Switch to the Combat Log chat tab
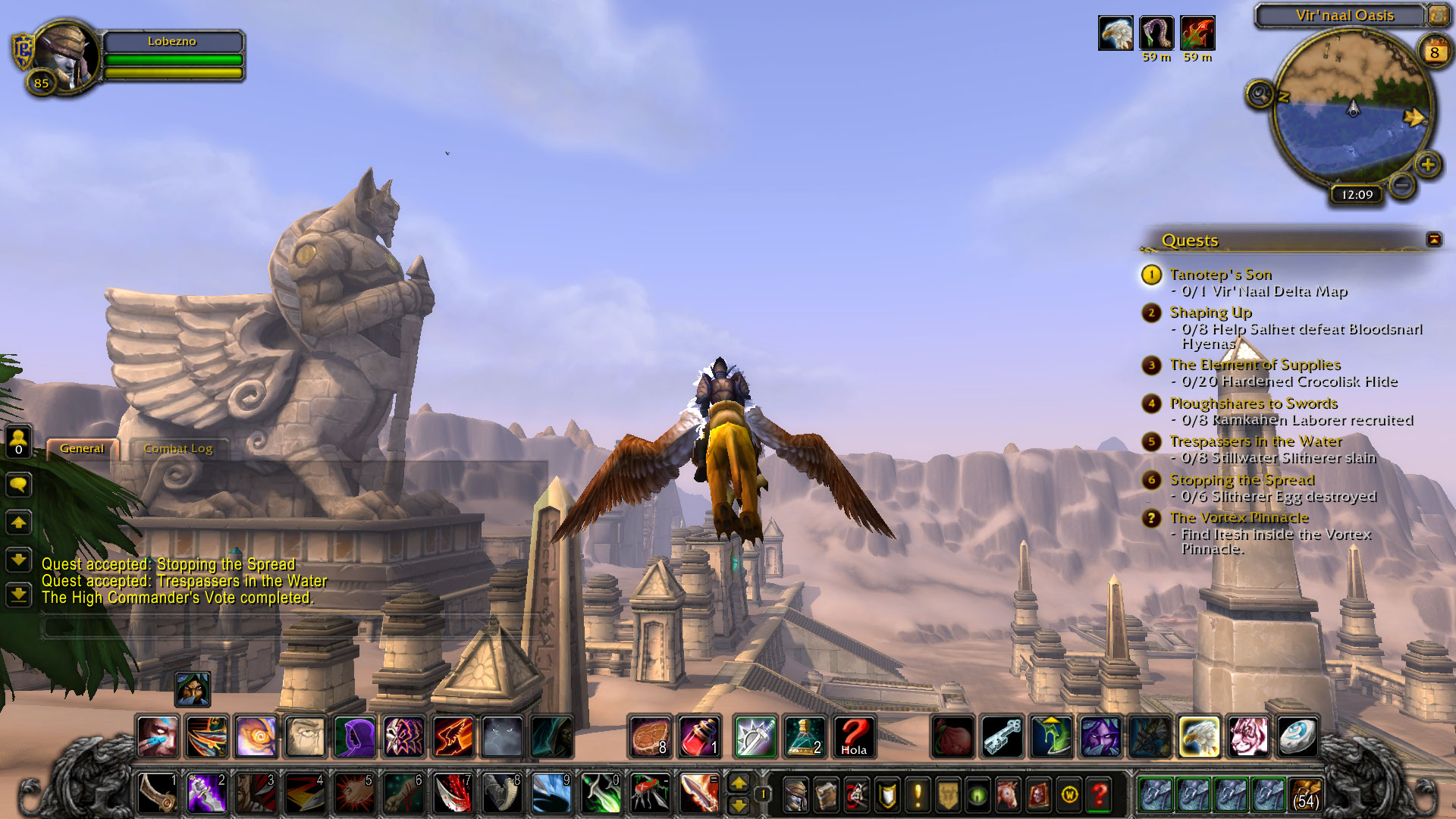This screenshot has width=1456, height=819. [x=178, y=448]
